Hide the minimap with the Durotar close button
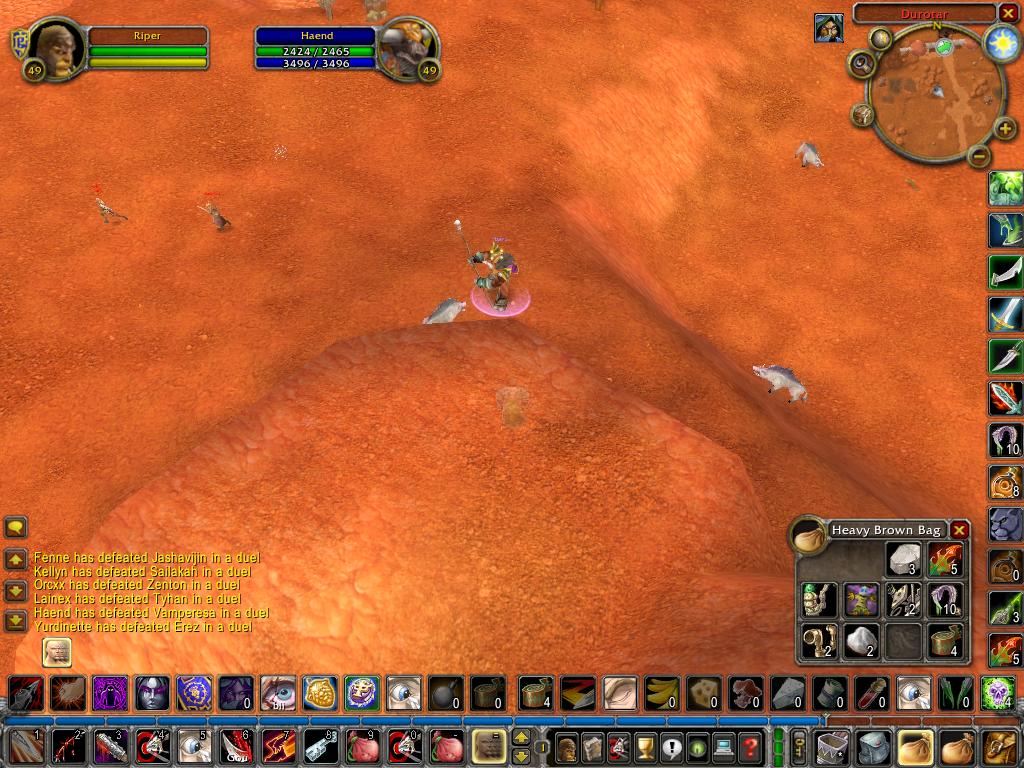The width and height of the screenshot is (1024, 768). [1007, 13]
